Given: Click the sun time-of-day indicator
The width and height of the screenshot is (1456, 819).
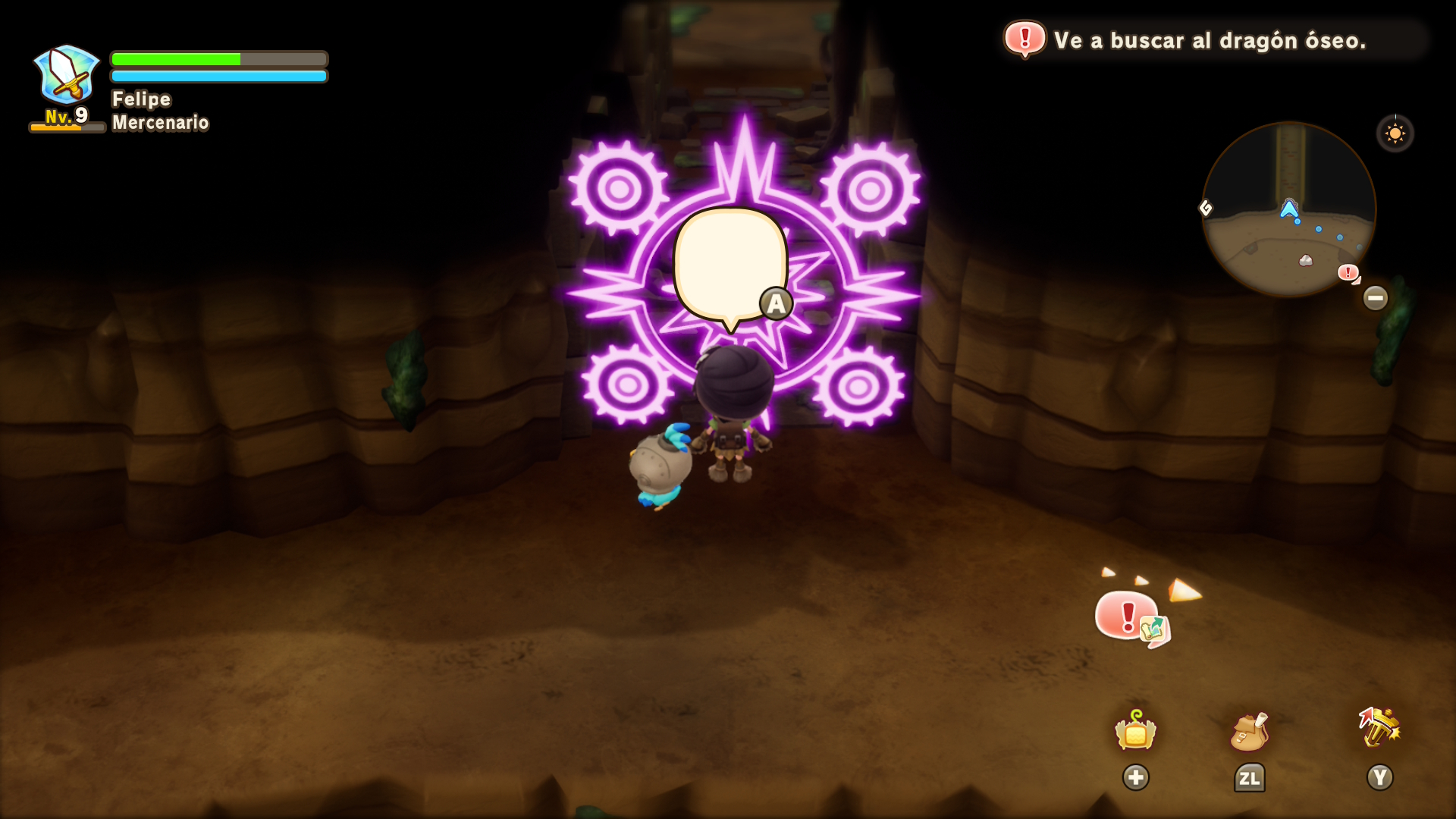Looking at the screenshot, I should point(1395,134).
